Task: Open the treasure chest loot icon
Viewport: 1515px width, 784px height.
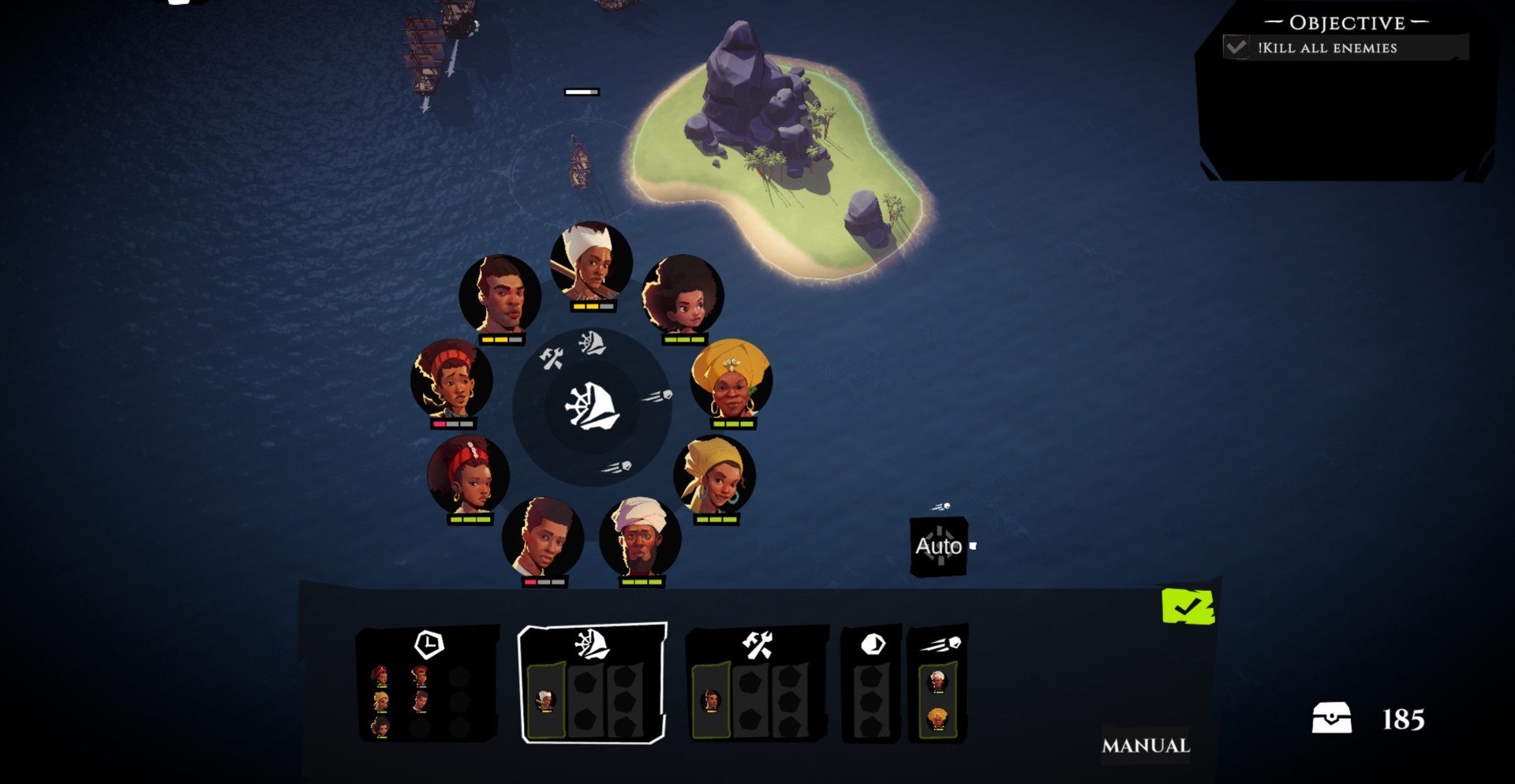Action: (1331, 719)
